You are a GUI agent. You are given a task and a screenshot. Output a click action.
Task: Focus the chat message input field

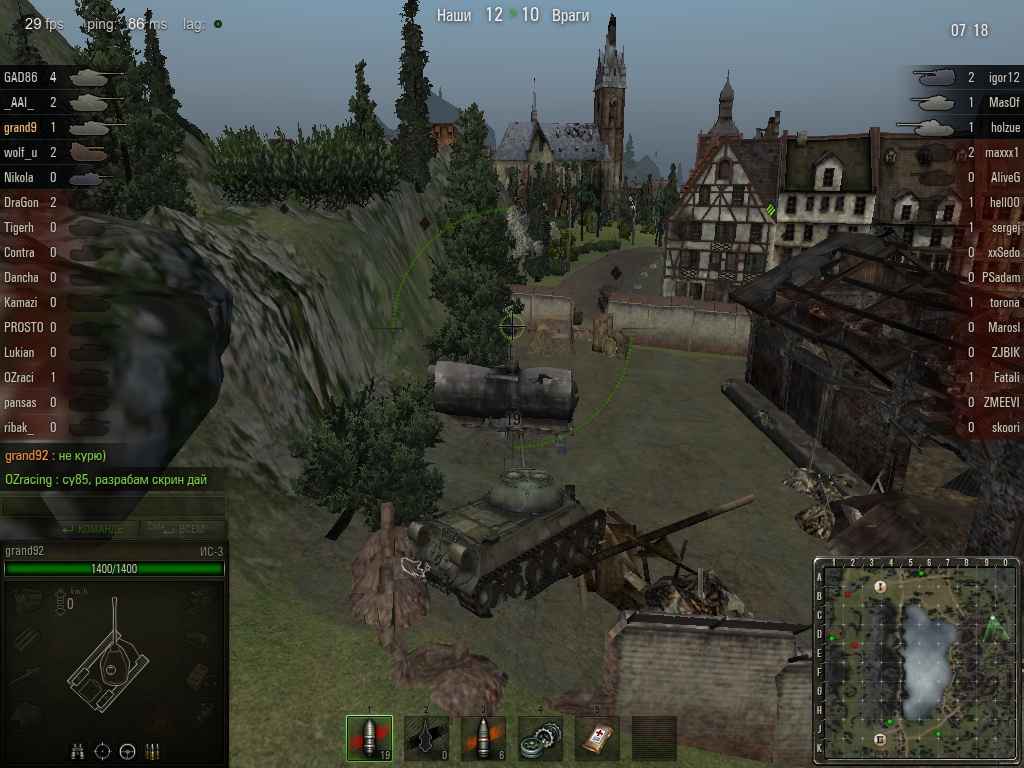click(x=113, y=507)
